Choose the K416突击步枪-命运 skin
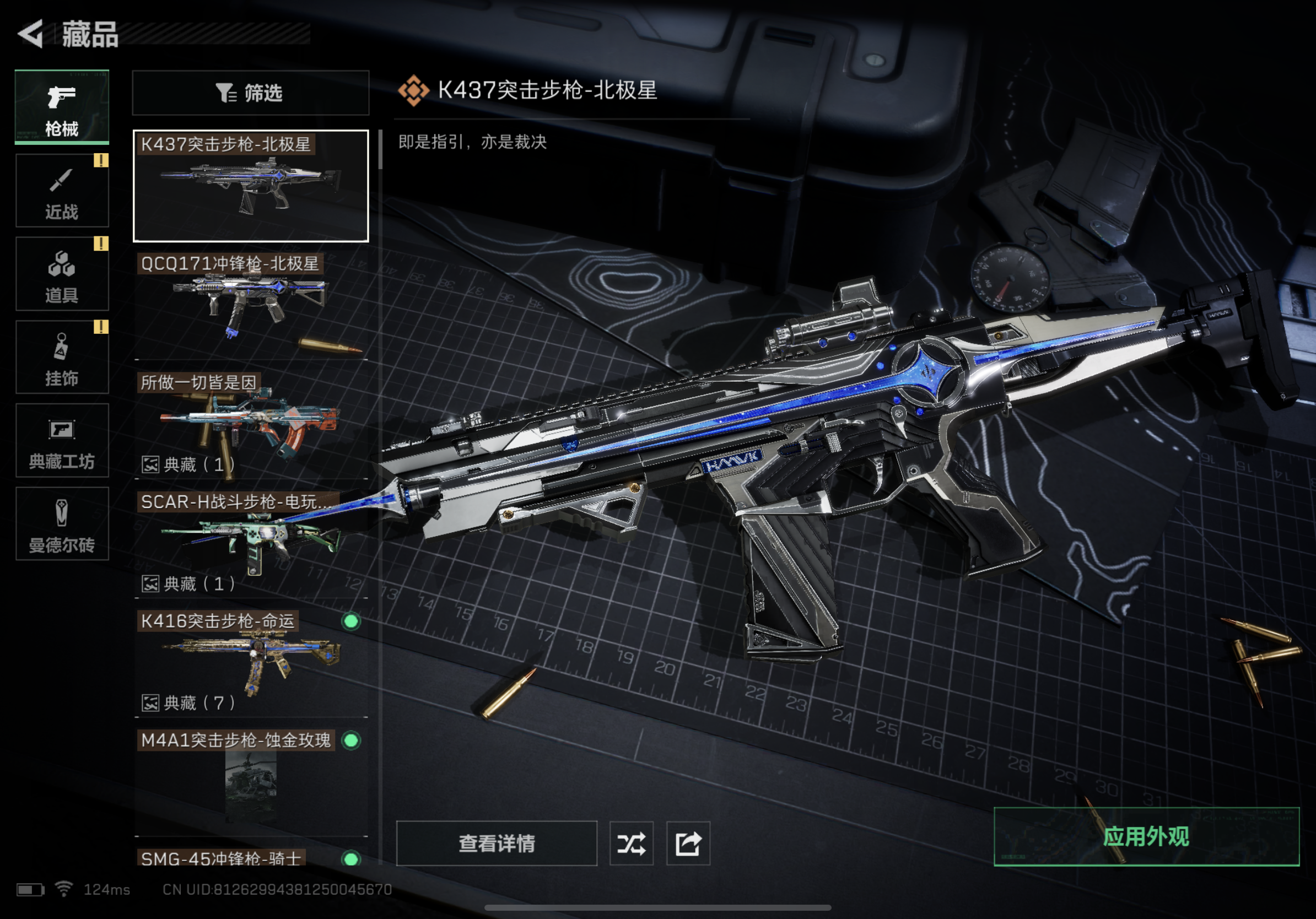This screenshot has height=919, width=1316. pyautogui.click(x=251, y=662)
